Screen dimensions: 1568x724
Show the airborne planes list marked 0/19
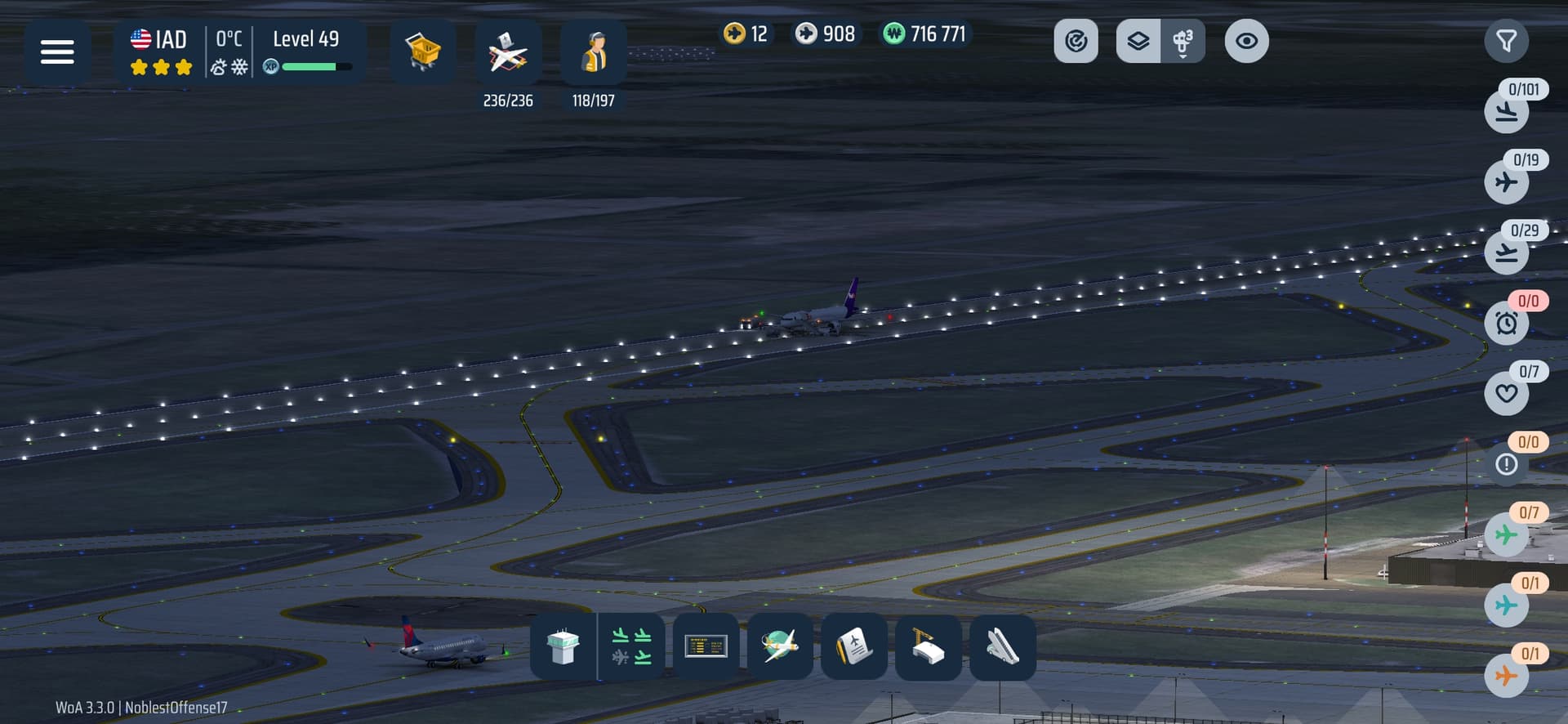click(1506, 181)
